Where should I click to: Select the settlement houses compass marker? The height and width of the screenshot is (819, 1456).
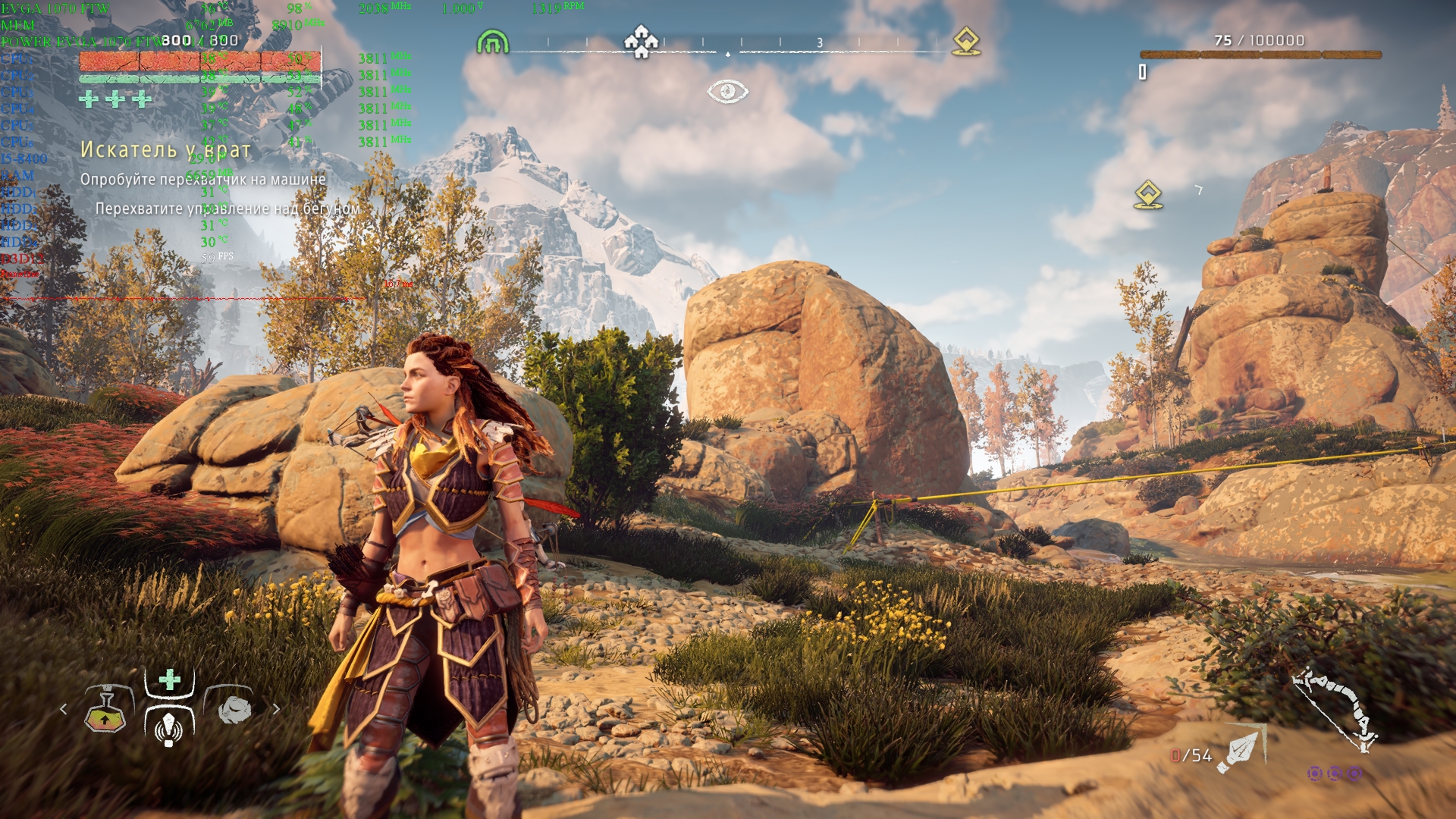click(641, 41)
